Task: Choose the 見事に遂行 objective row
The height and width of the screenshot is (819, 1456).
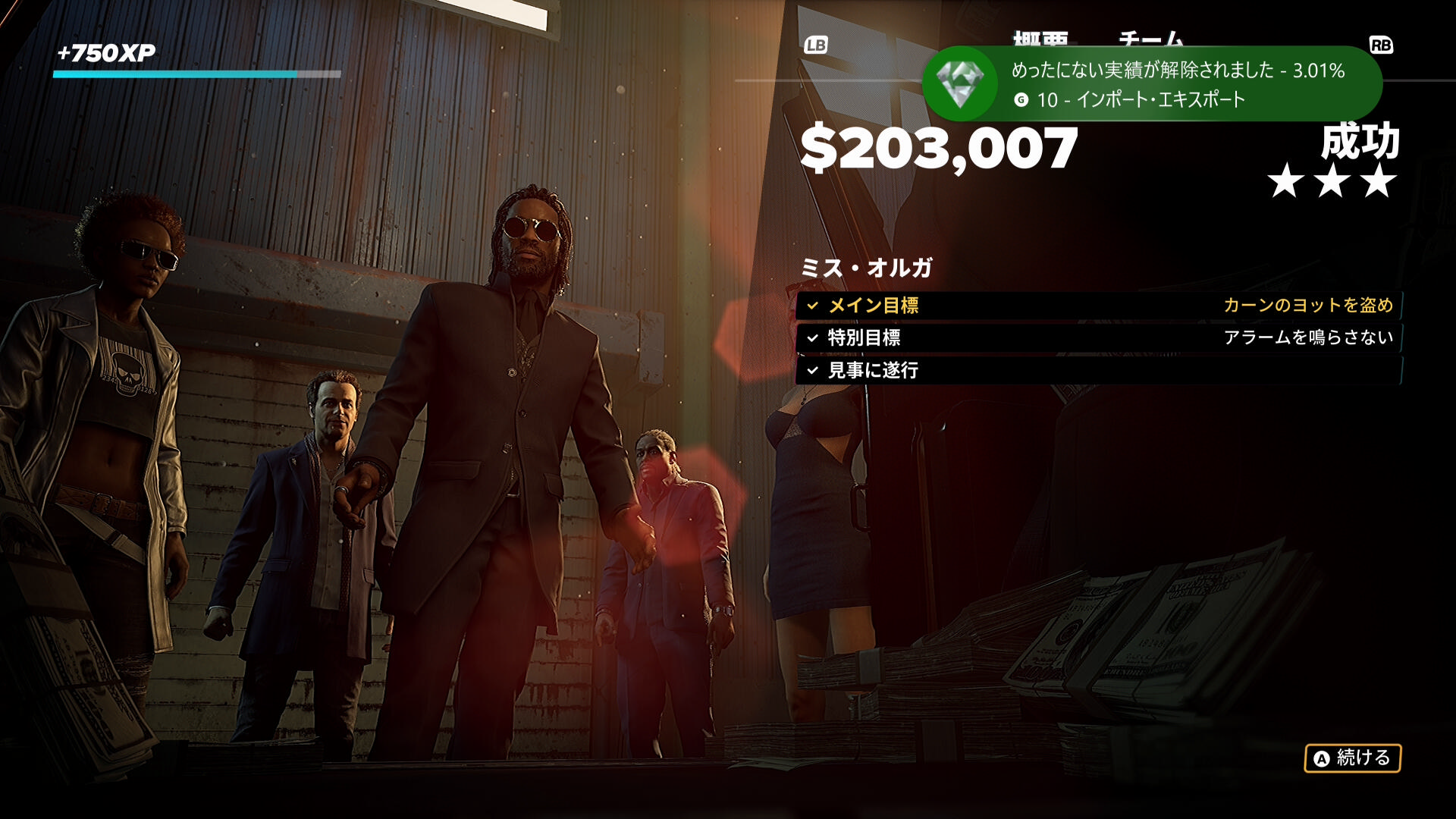Action: (x=1098, y=371)
